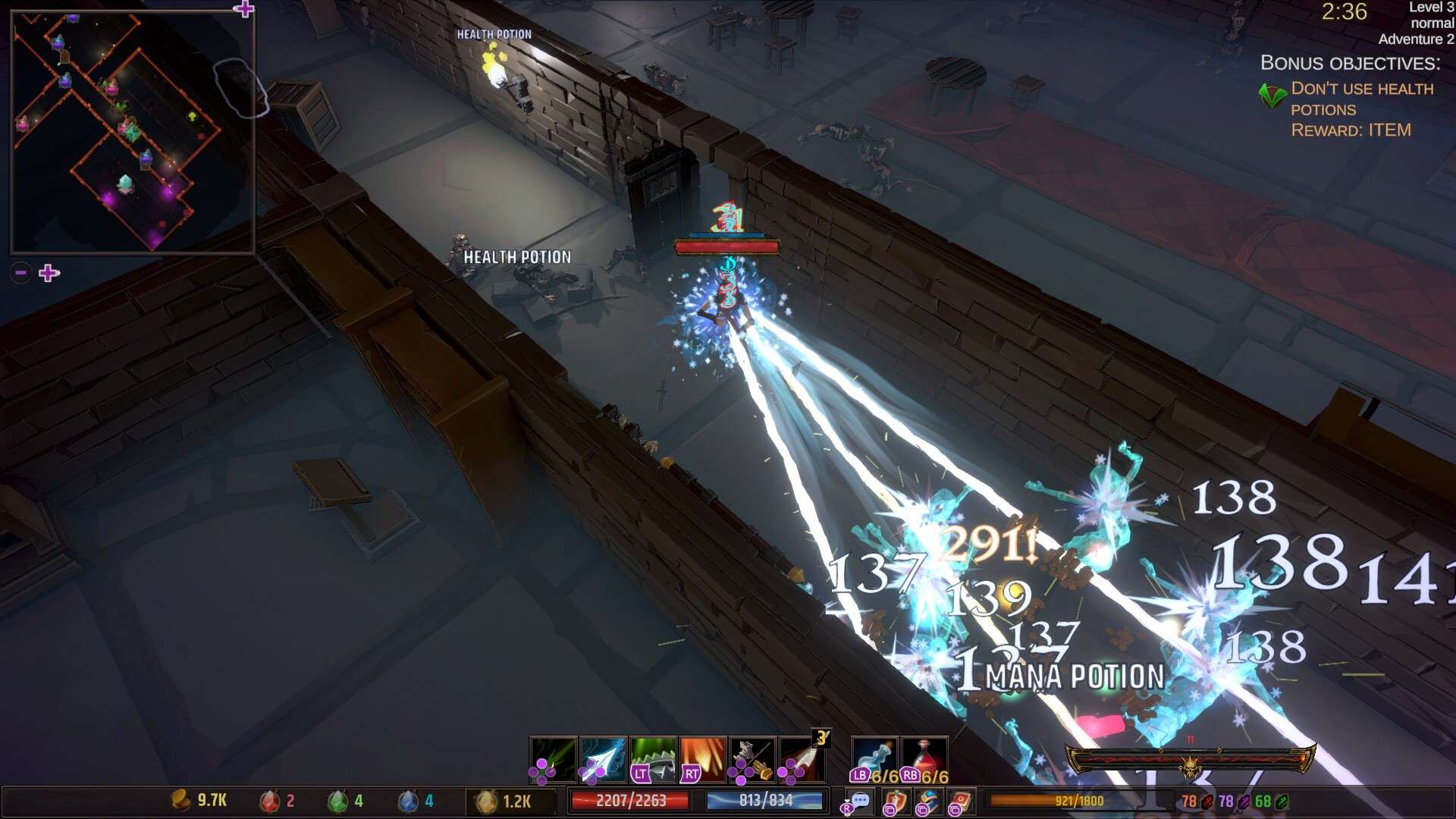Use the green saw blade trap skill
Screen dimensions: 1456x819
653,758
